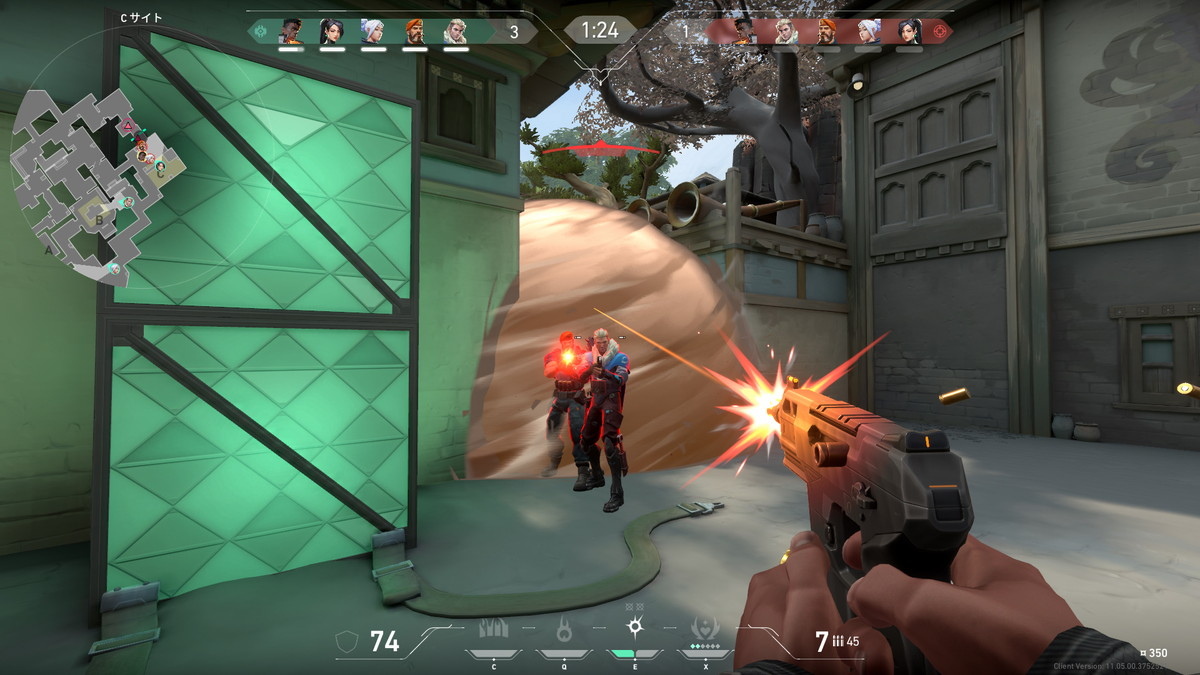The height and width of the screenshot is (675, 1200).
Task: Select the allied Brimstone portrait on green team
Action: coord(414,31)
